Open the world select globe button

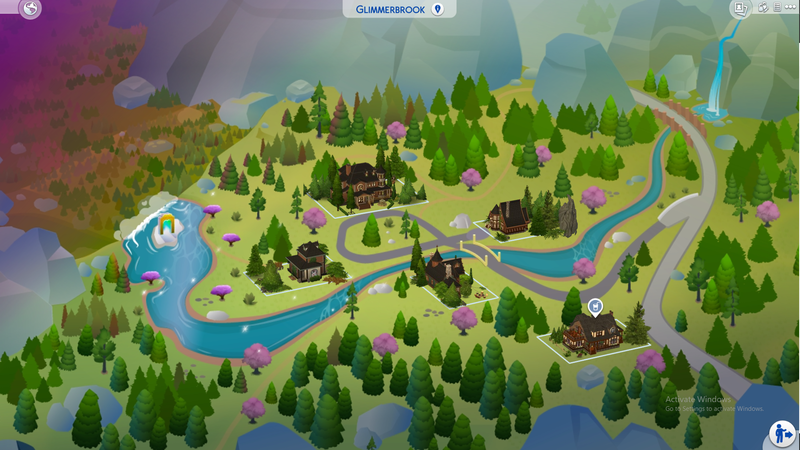click(x=33, y=10)
